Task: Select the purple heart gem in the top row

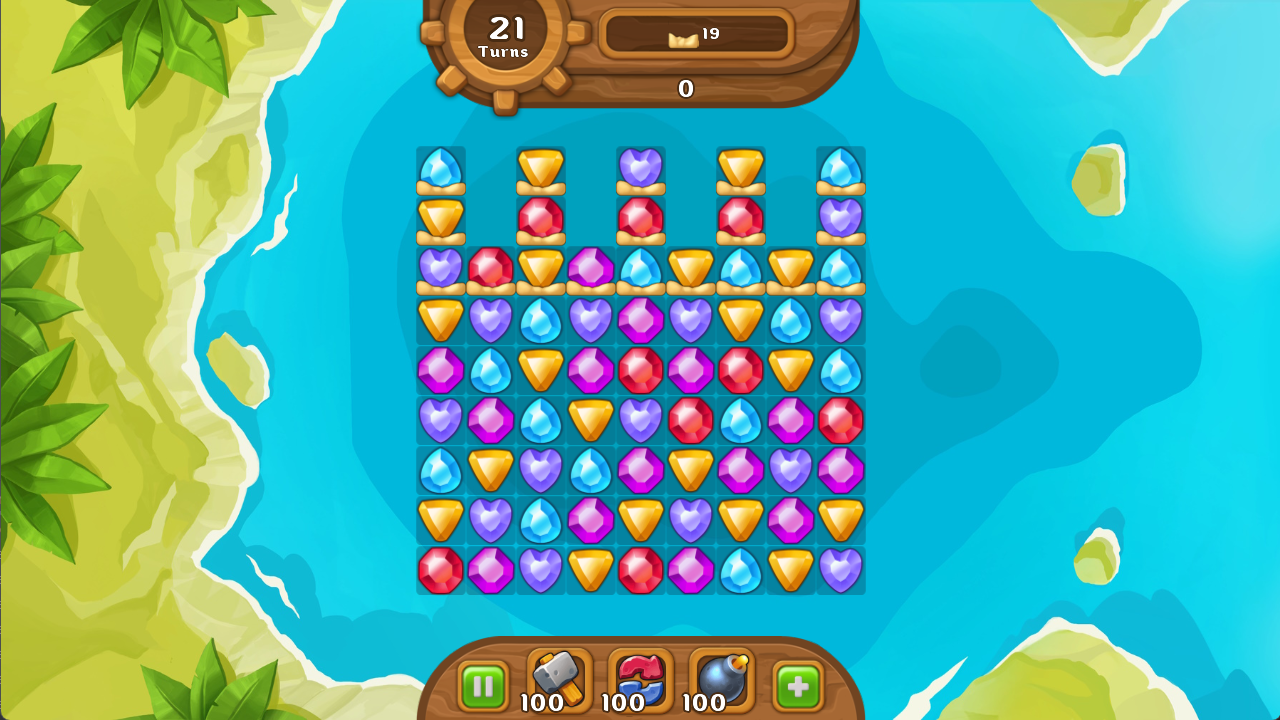Action: [640, 169]
